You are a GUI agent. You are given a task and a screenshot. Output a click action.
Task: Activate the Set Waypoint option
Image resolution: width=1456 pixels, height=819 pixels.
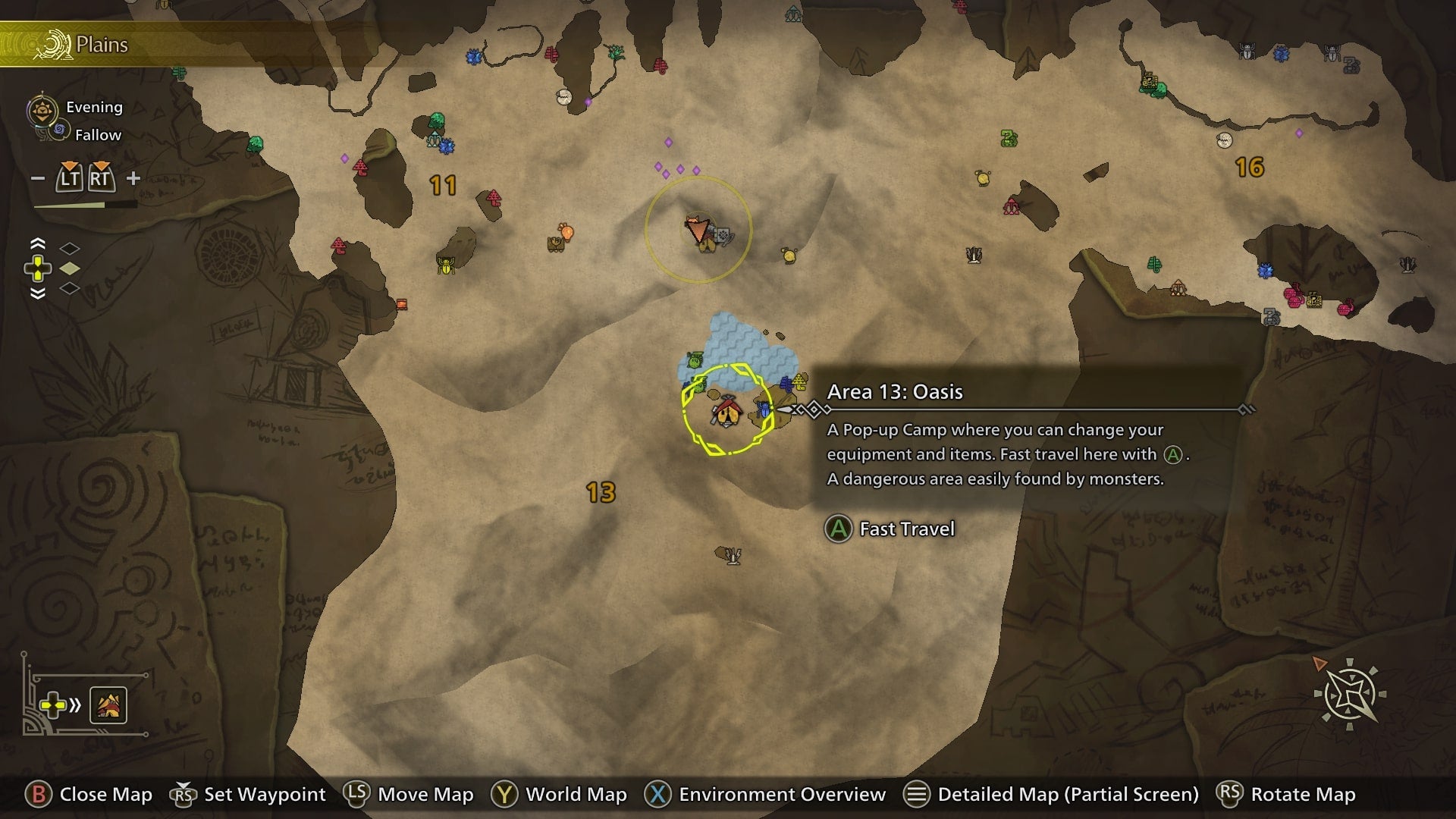point(264,794)
